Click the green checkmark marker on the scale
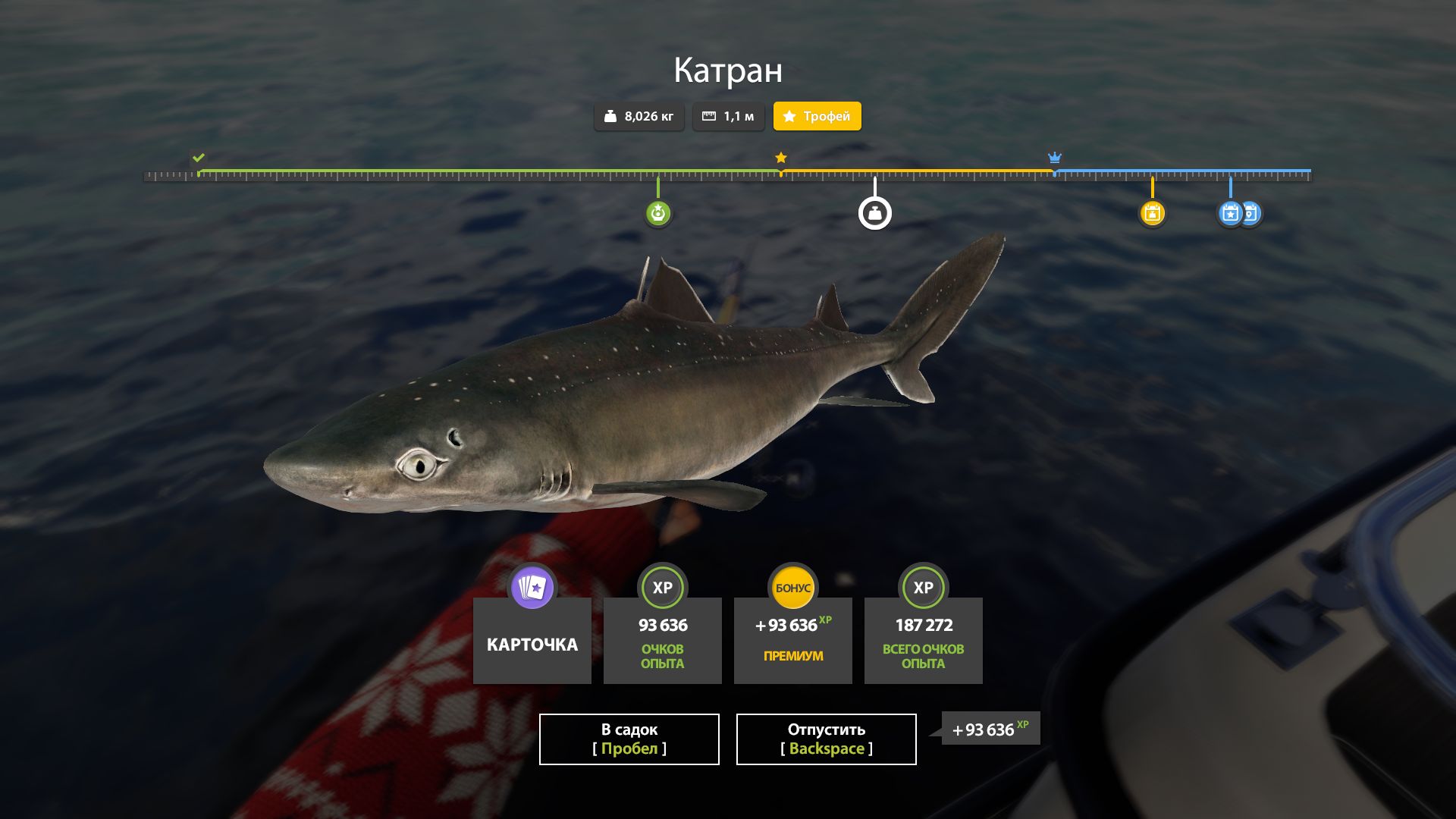 [199, 159]
